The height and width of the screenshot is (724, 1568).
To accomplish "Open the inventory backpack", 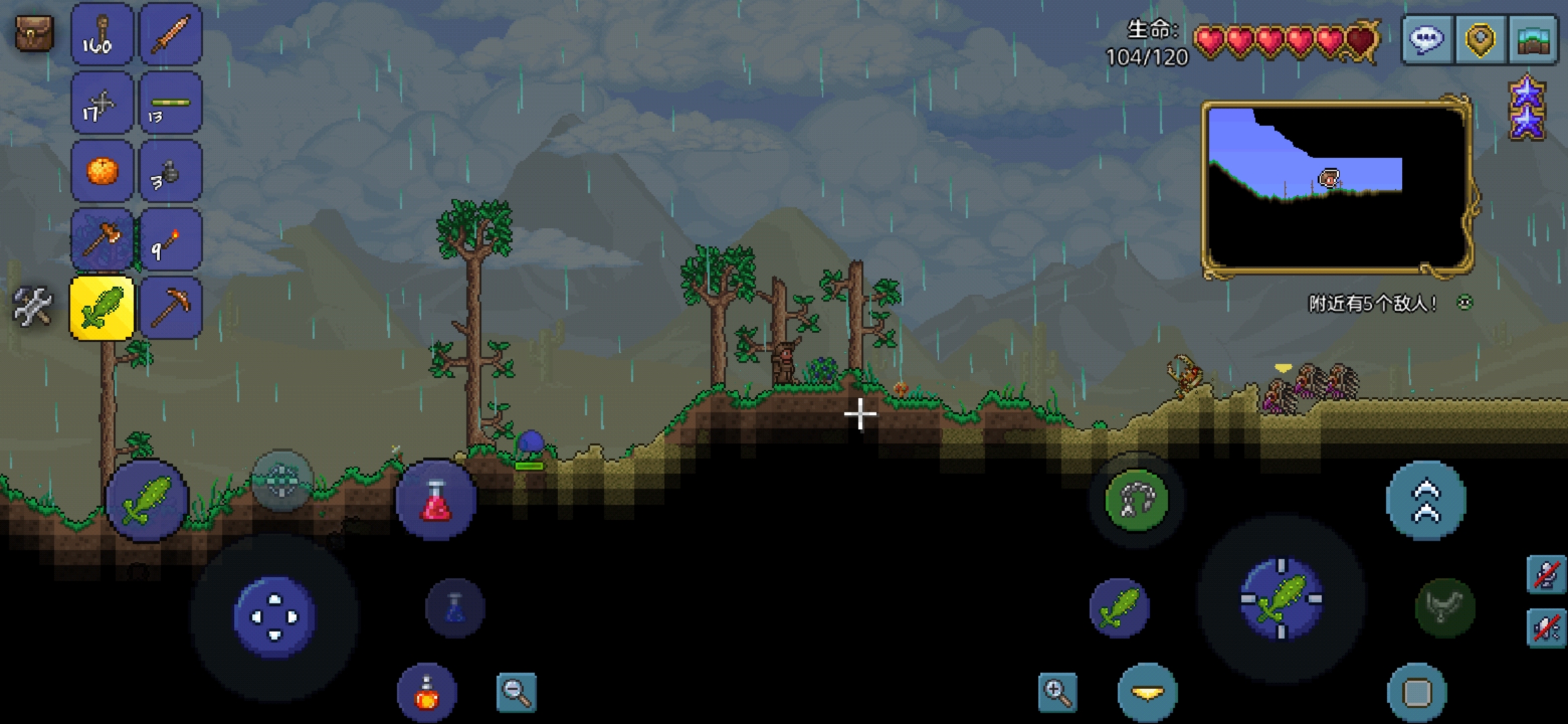I will point(34,34).
